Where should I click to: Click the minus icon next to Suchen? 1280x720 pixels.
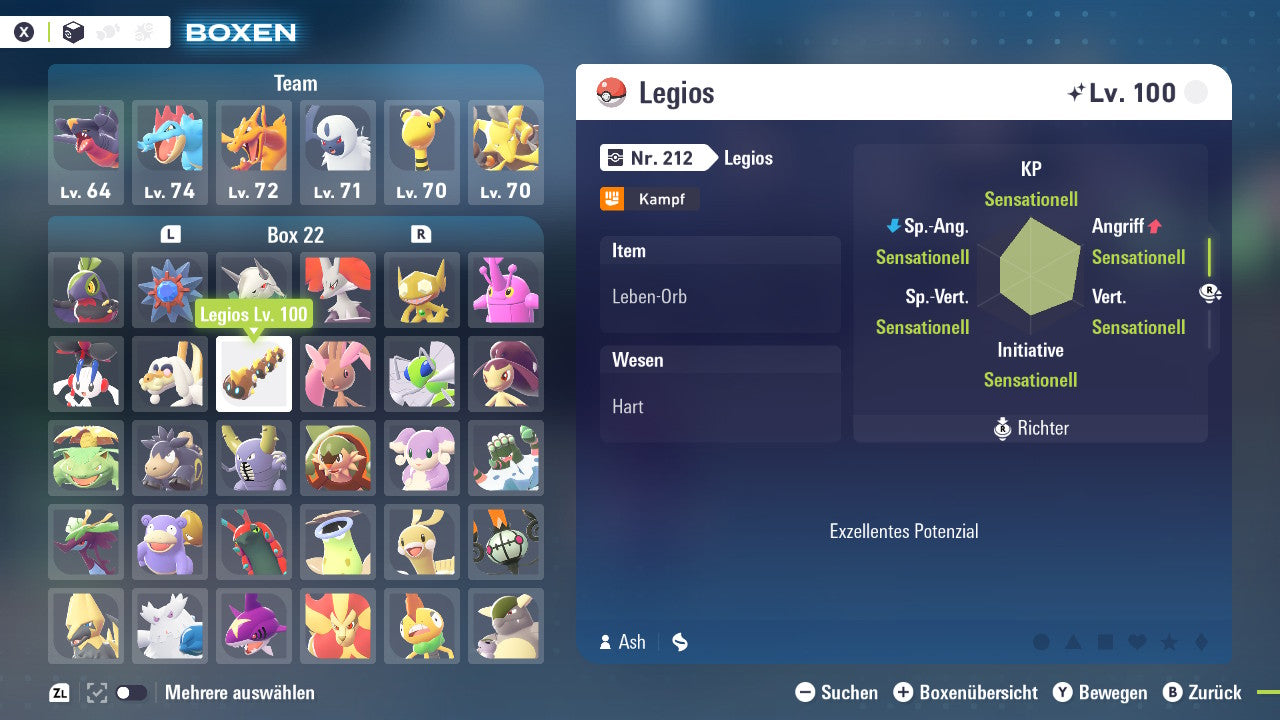point(806,692)
